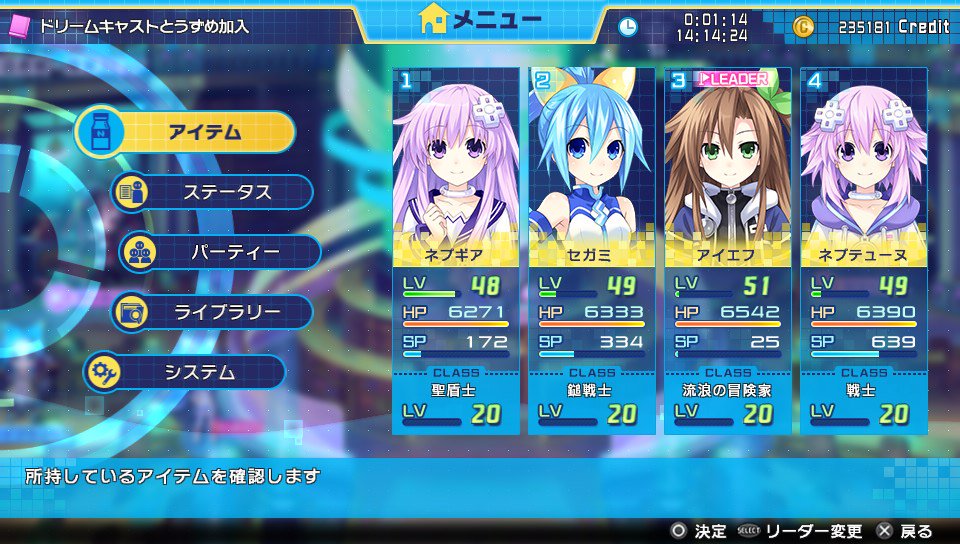The height and width of the screenshot is (544, 960).
Task: Choose the セガミ character card
Action: 592,250
